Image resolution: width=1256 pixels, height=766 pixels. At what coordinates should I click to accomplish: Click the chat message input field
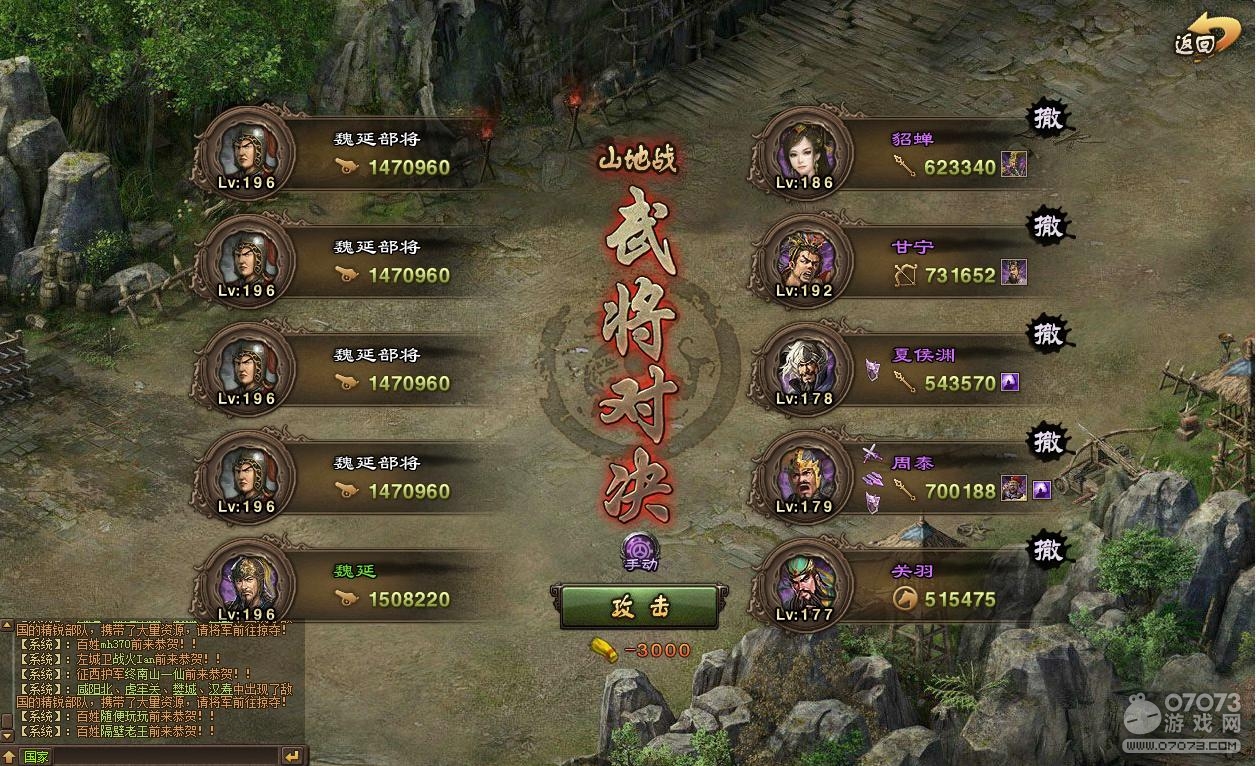pyautogui.click(x=165, y=756)
